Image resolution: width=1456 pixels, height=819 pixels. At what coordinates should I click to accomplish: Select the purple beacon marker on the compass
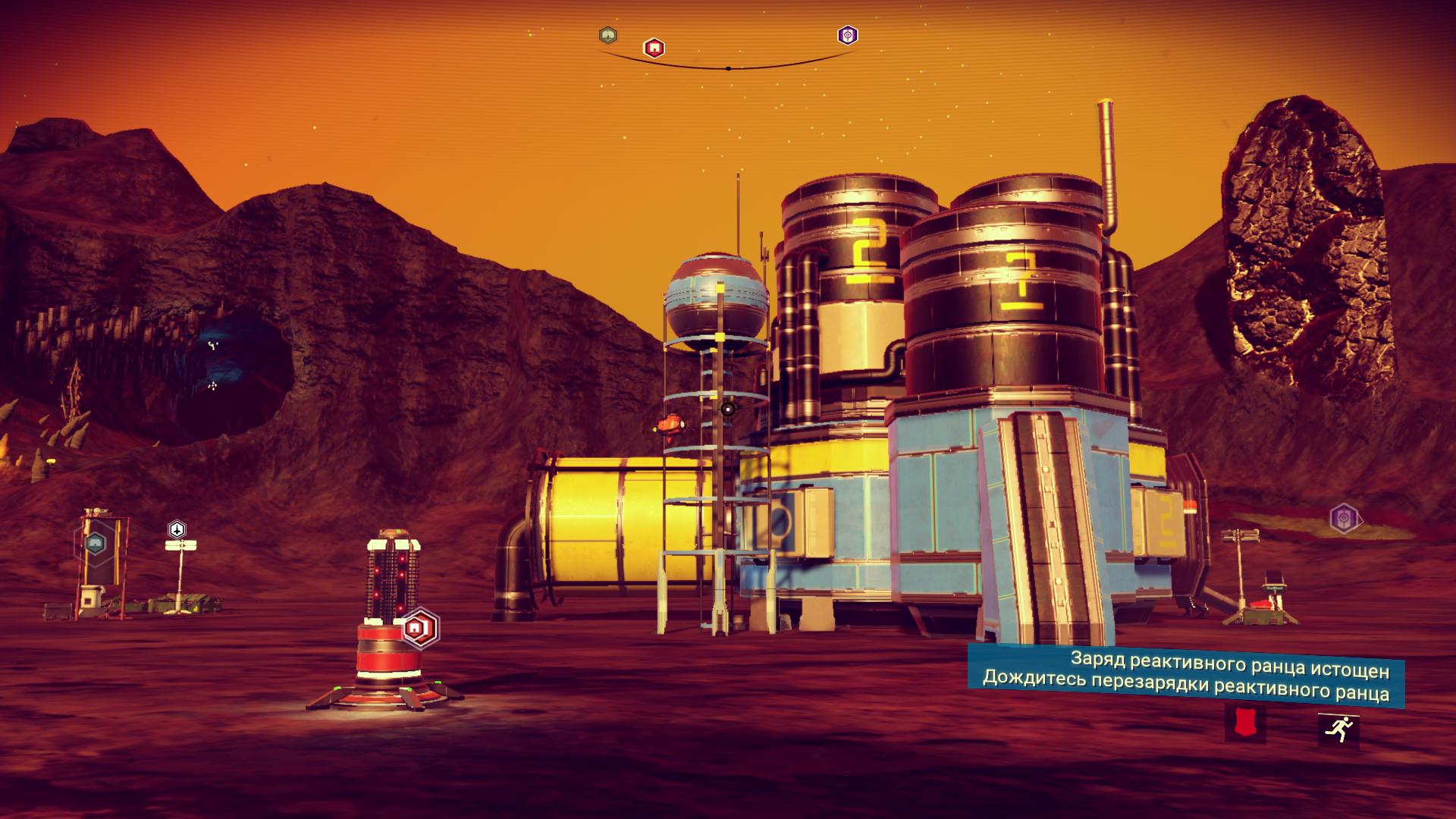[847, 35]
